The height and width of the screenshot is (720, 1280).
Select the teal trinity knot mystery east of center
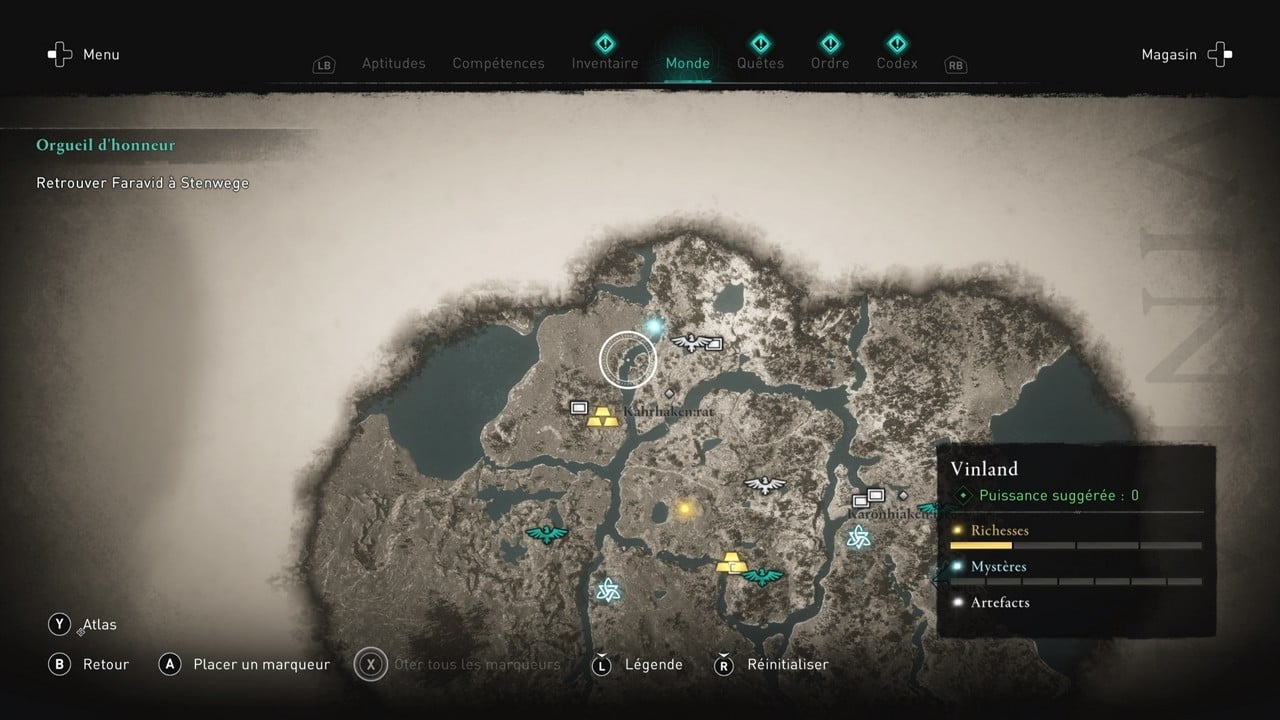click(x=858, y=536)
